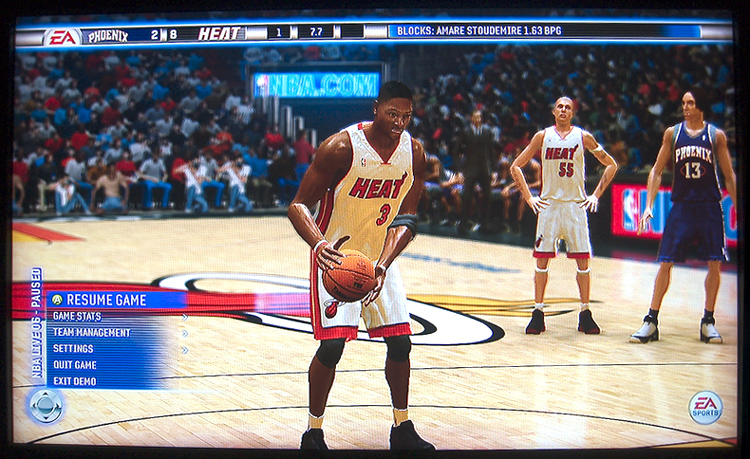Screen dimensions: 750x459
Task: Open Team Management
Action: [91, 333]
